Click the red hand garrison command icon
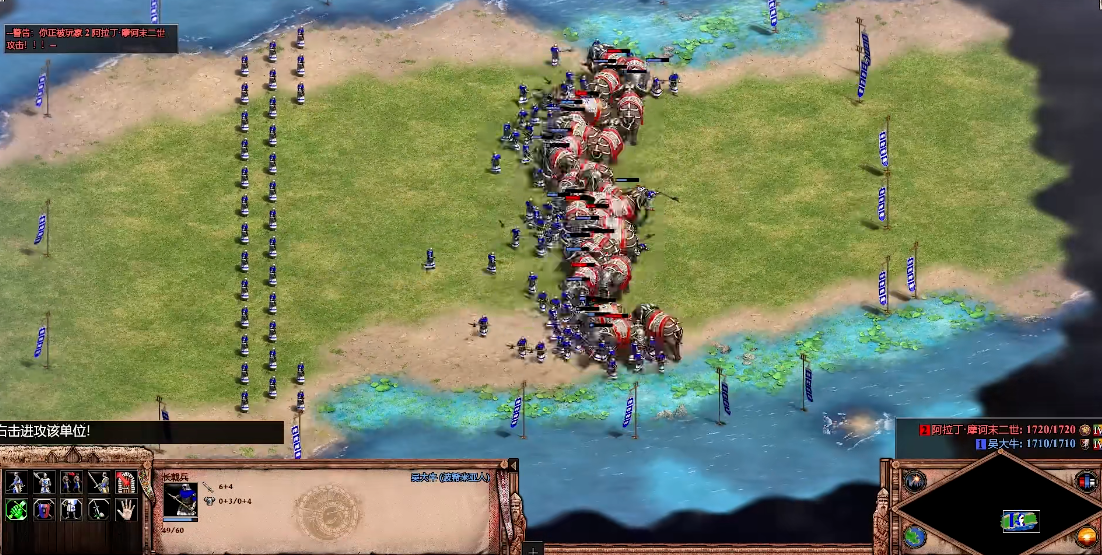This screenshot has width=1102, height=555. [x=125, y=482]
